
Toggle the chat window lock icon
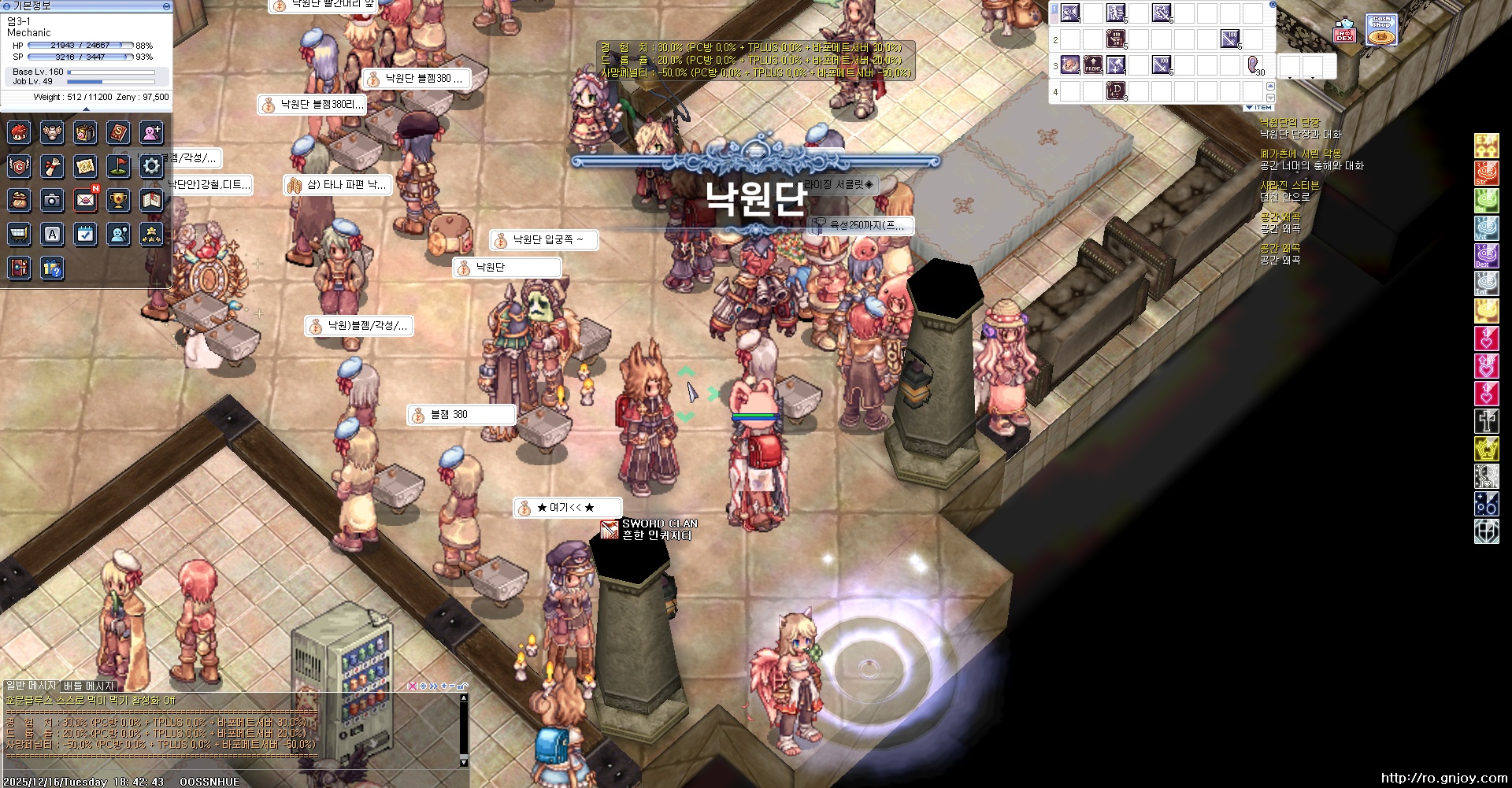pos(461,686)
